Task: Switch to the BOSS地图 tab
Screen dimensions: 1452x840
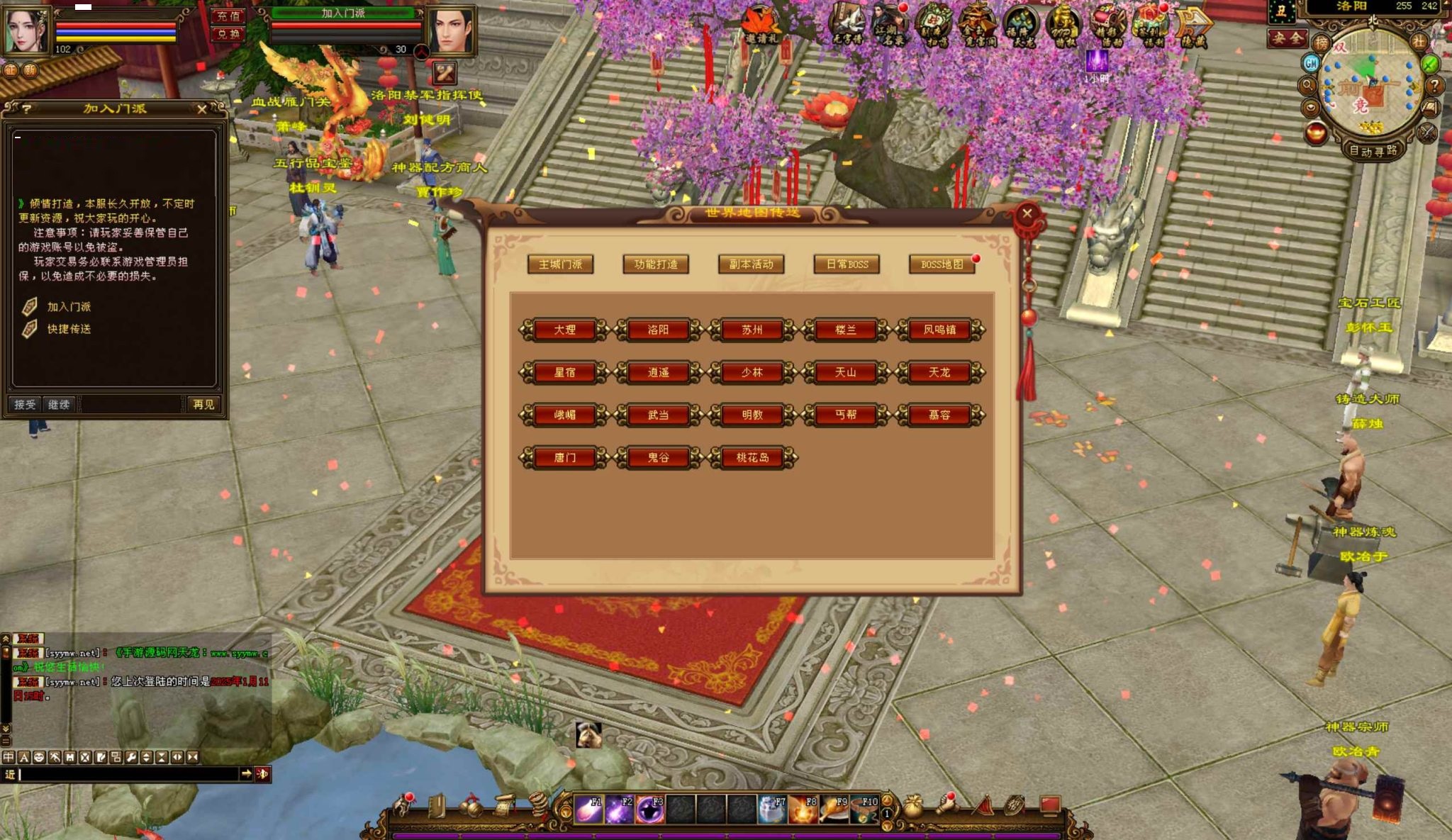Action: click(x=942, y=264)
